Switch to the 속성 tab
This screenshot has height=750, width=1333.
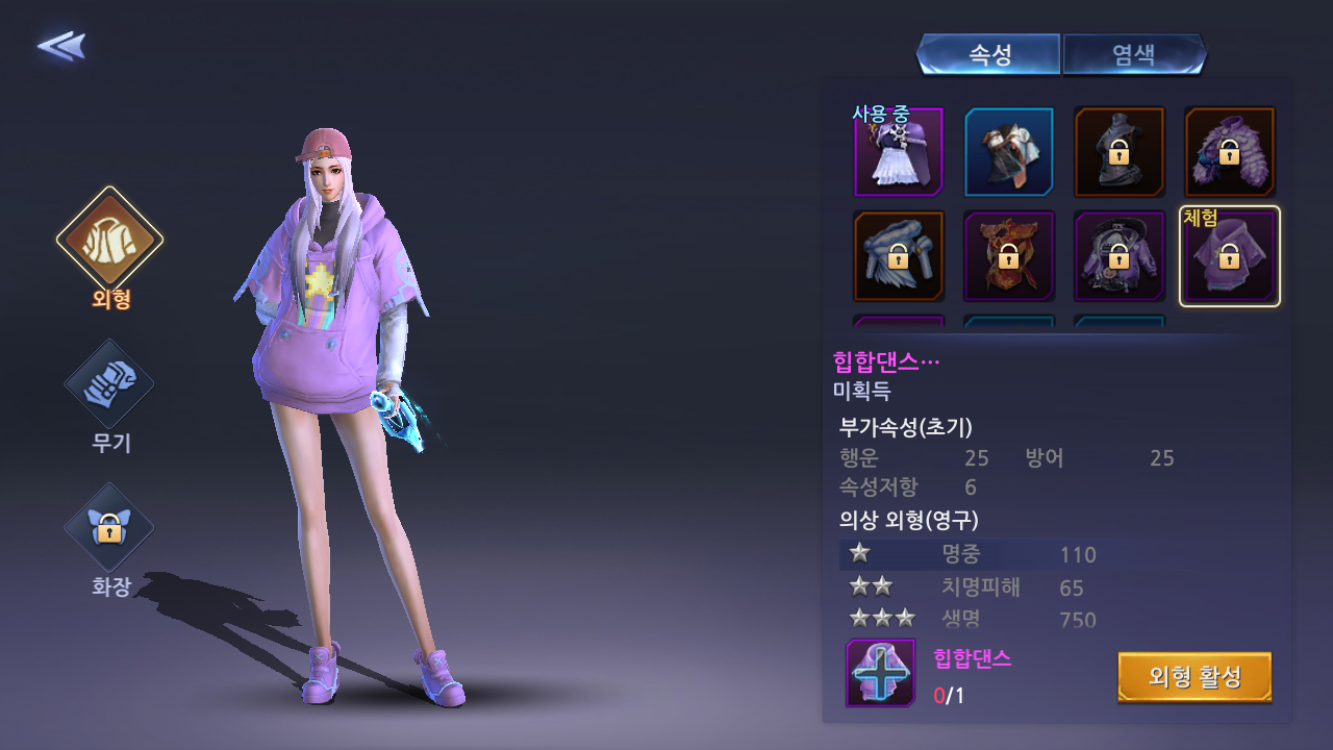click(x=989, y=55)
